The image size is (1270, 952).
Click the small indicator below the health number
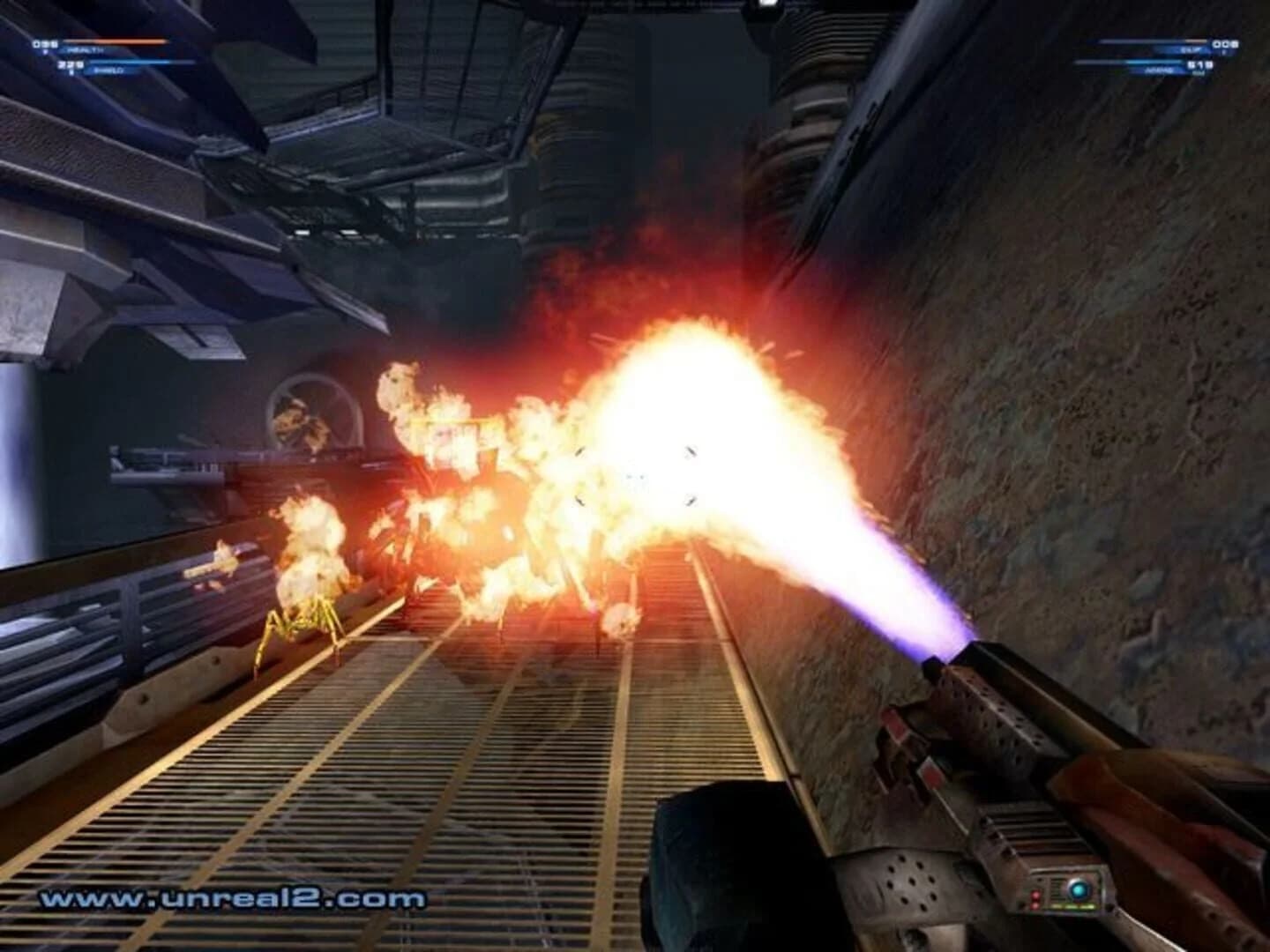pos(45,50)
